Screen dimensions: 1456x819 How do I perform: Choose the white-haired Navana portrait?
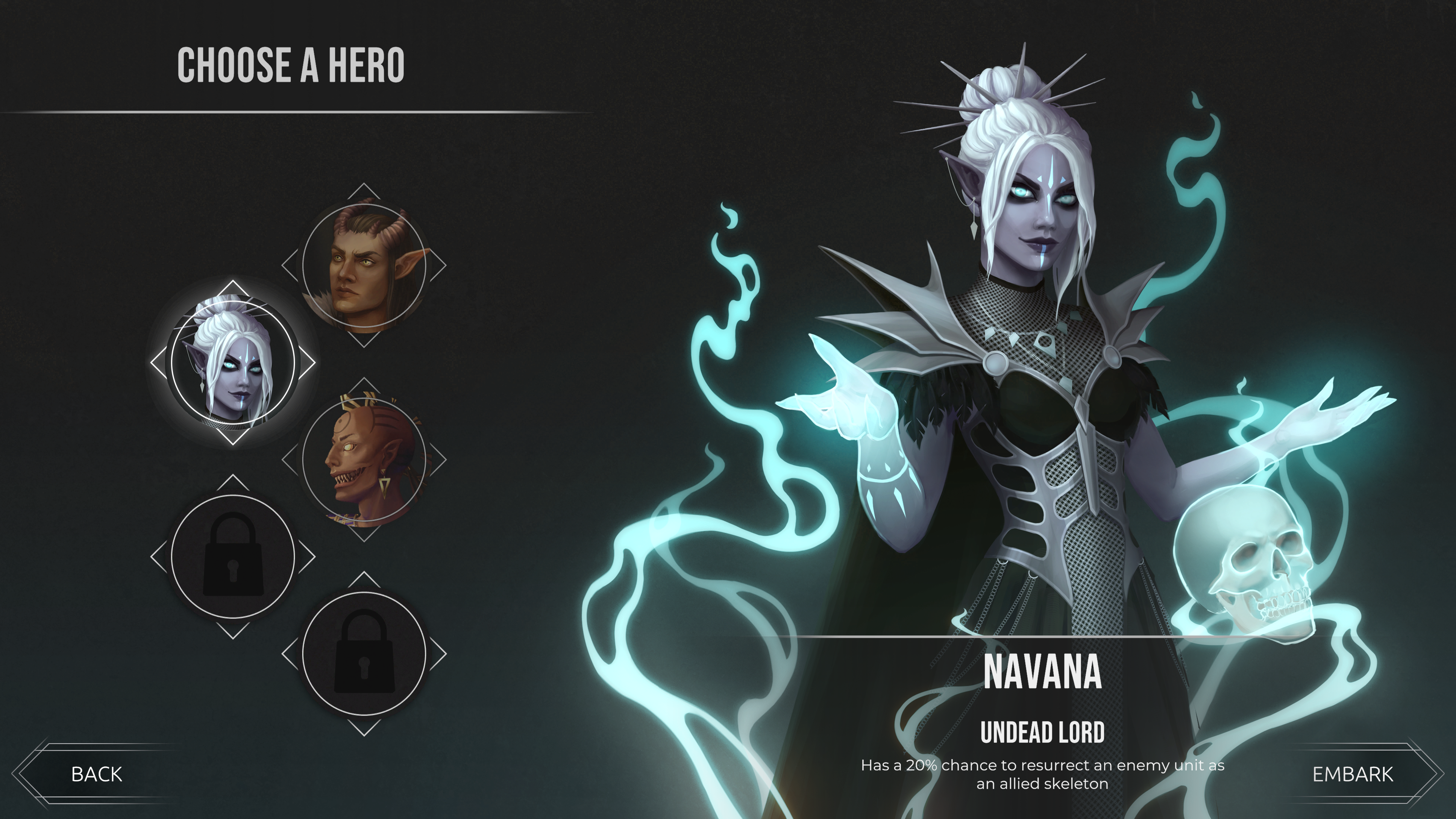[x=233, y=363]
